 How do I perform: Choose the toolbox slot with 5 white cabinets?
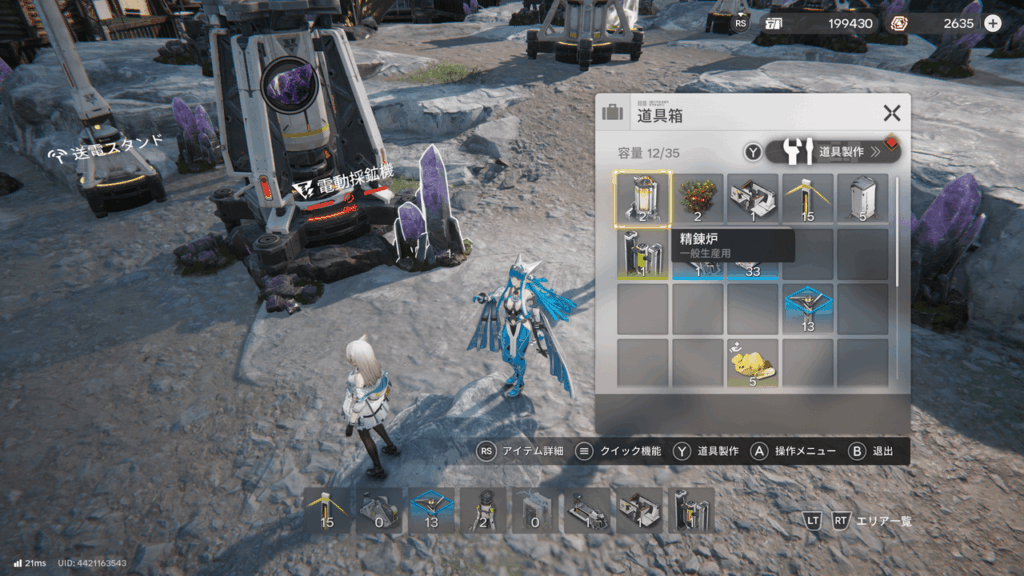tap(862, 198)
